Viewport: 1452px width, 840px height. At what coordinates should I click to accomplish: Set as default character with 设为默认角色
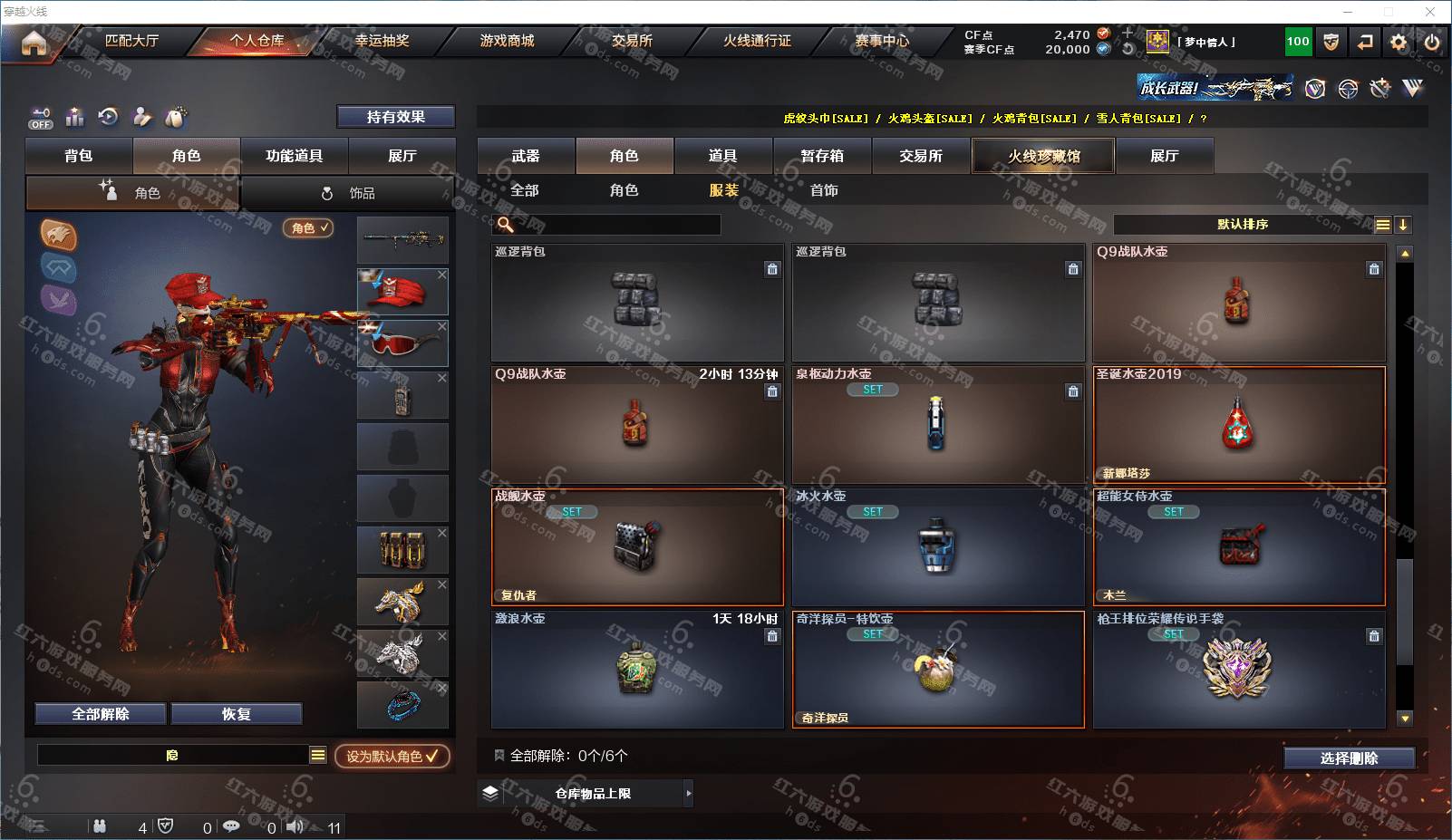pos(392,756)
